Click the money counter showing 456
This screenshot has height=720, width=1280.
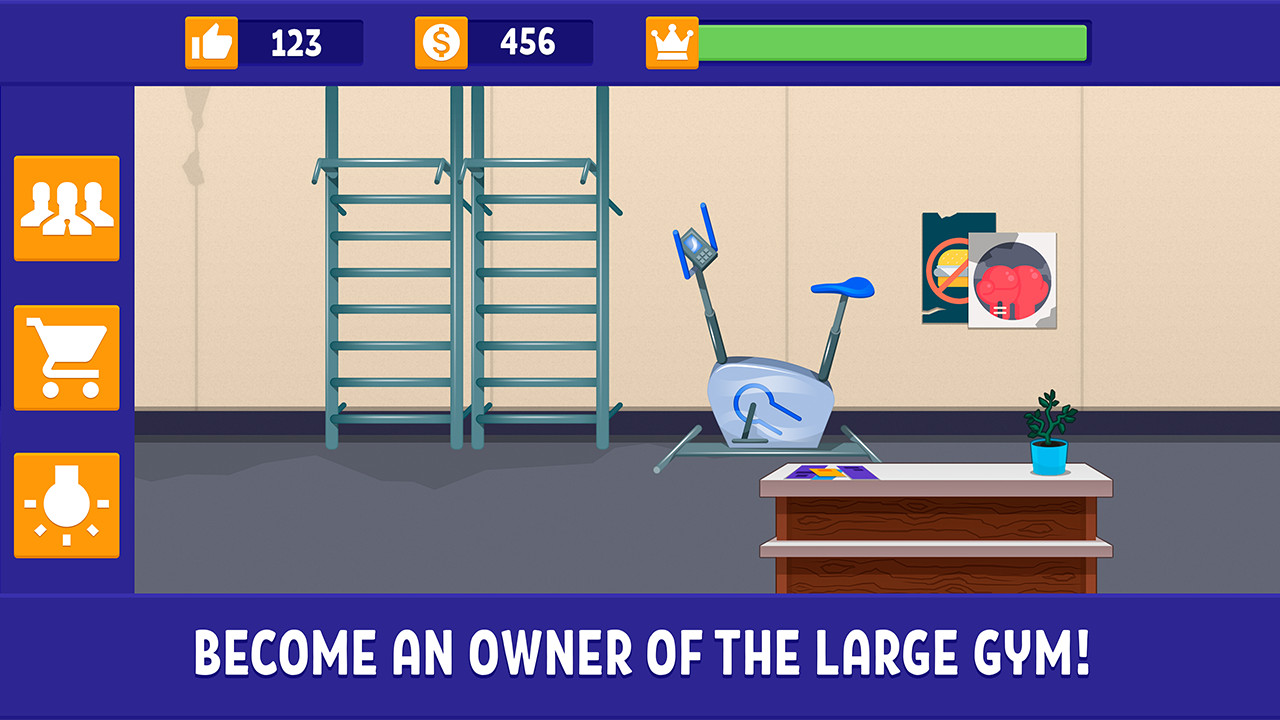[528, 42]
